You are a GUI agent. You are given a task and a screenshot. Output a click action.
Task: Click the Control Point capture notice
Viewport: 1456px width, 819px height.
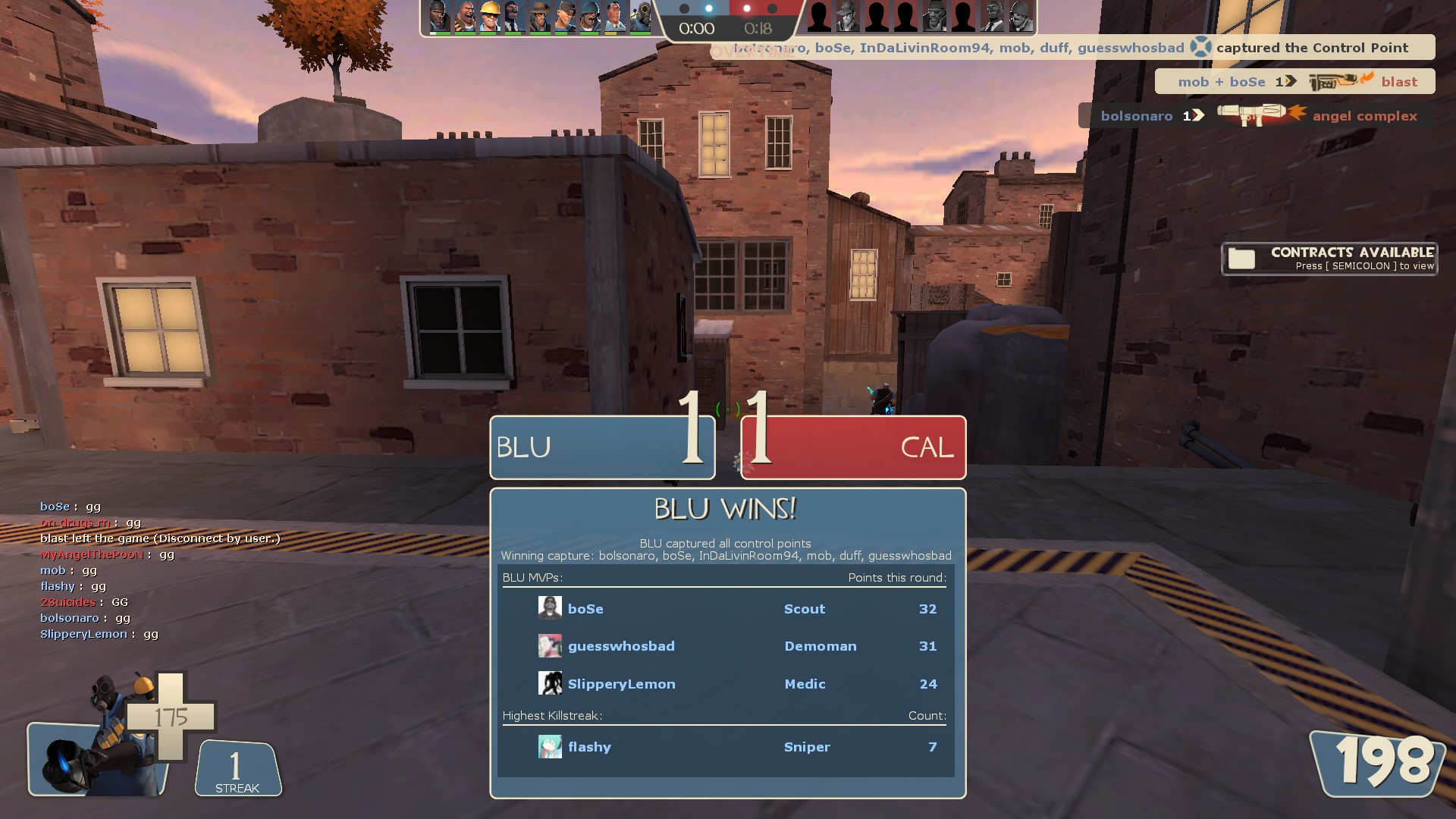click(x=1077, y=48)
